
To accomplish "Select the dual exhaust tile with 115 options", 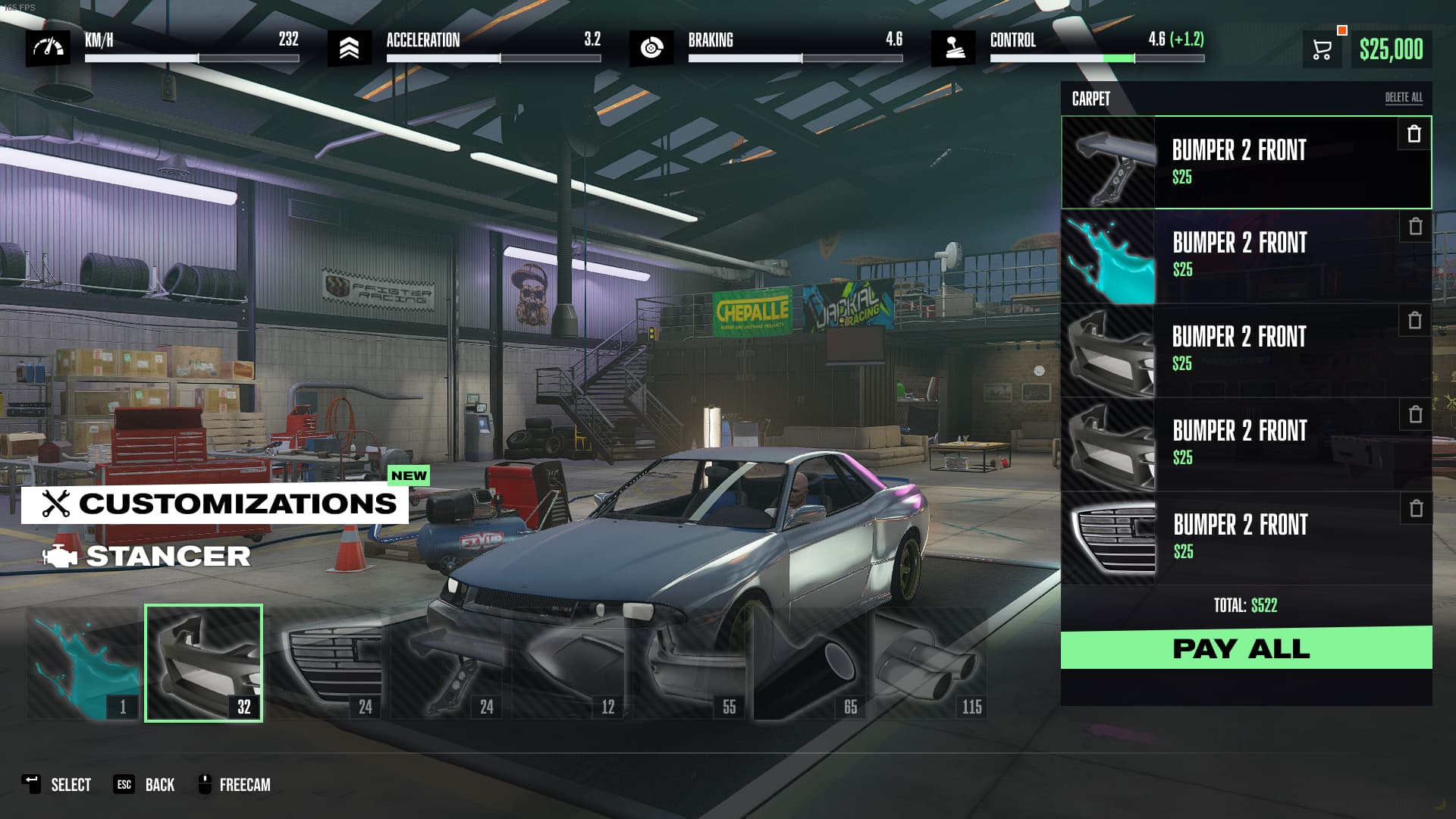I will pyautogui.click(x=931, y=664).
